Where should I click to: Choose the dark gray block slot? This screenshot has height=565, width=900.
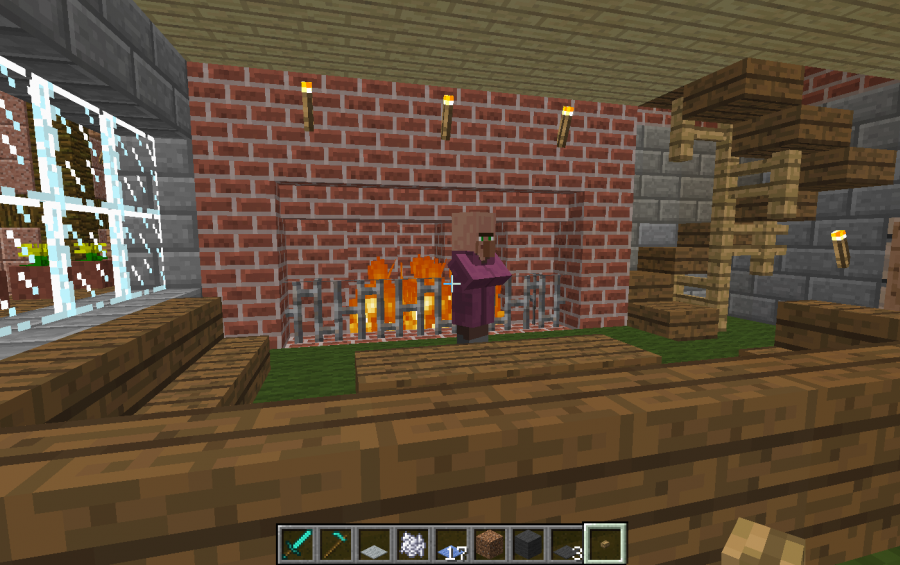(x=527, y=543)
